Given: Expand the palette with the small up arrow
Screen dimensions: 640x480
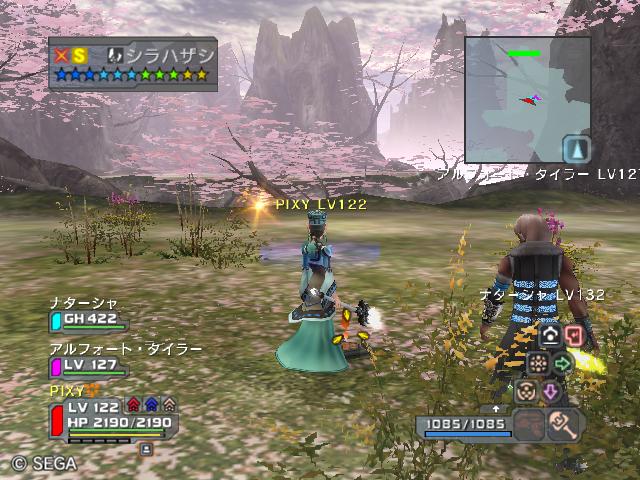Looking at the screenshot, I should tap(495, 409).
